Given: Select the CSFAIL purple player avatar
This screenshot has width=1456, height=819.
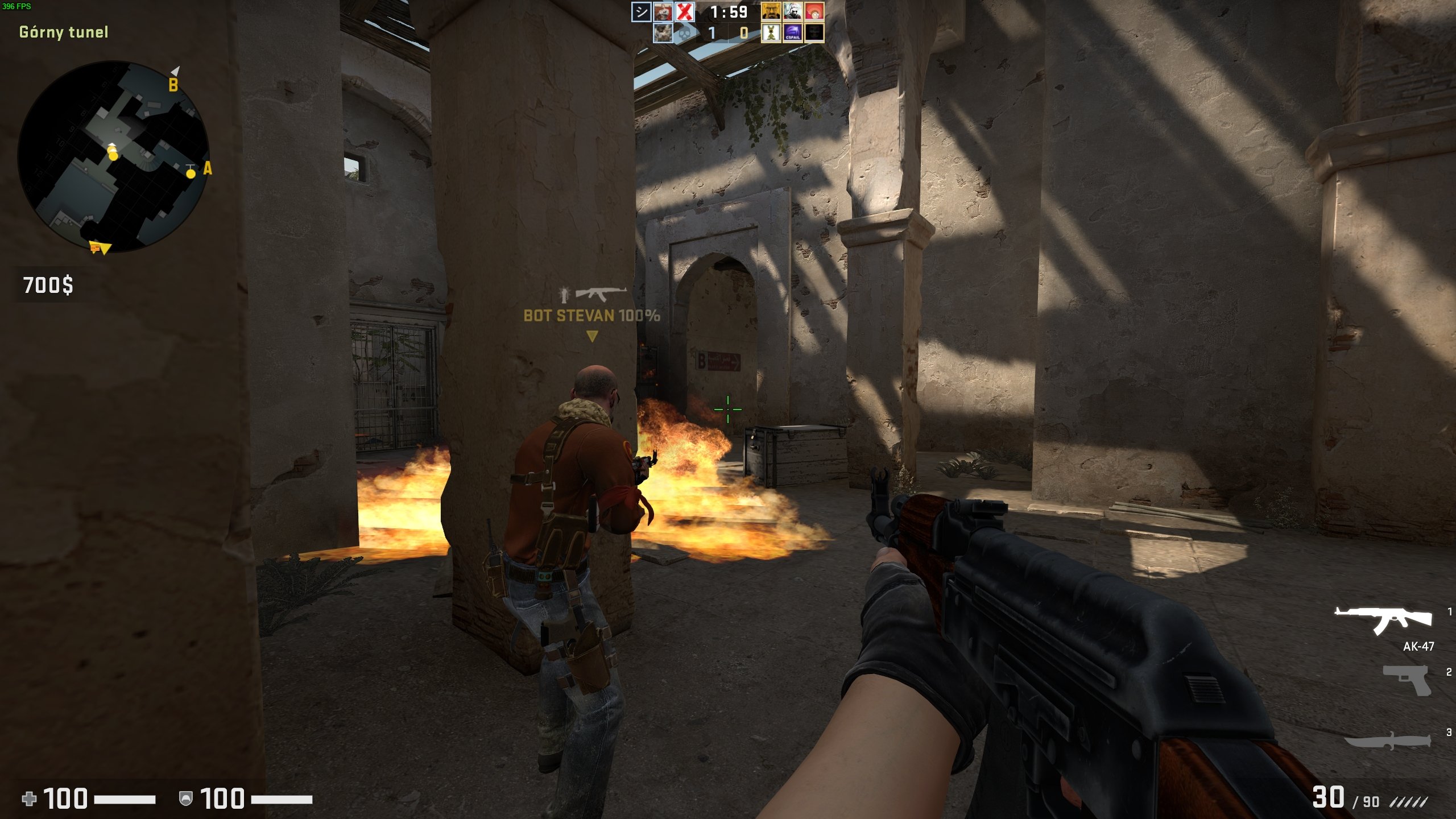Looking at the screenshot, I should [x=792, y=32].
